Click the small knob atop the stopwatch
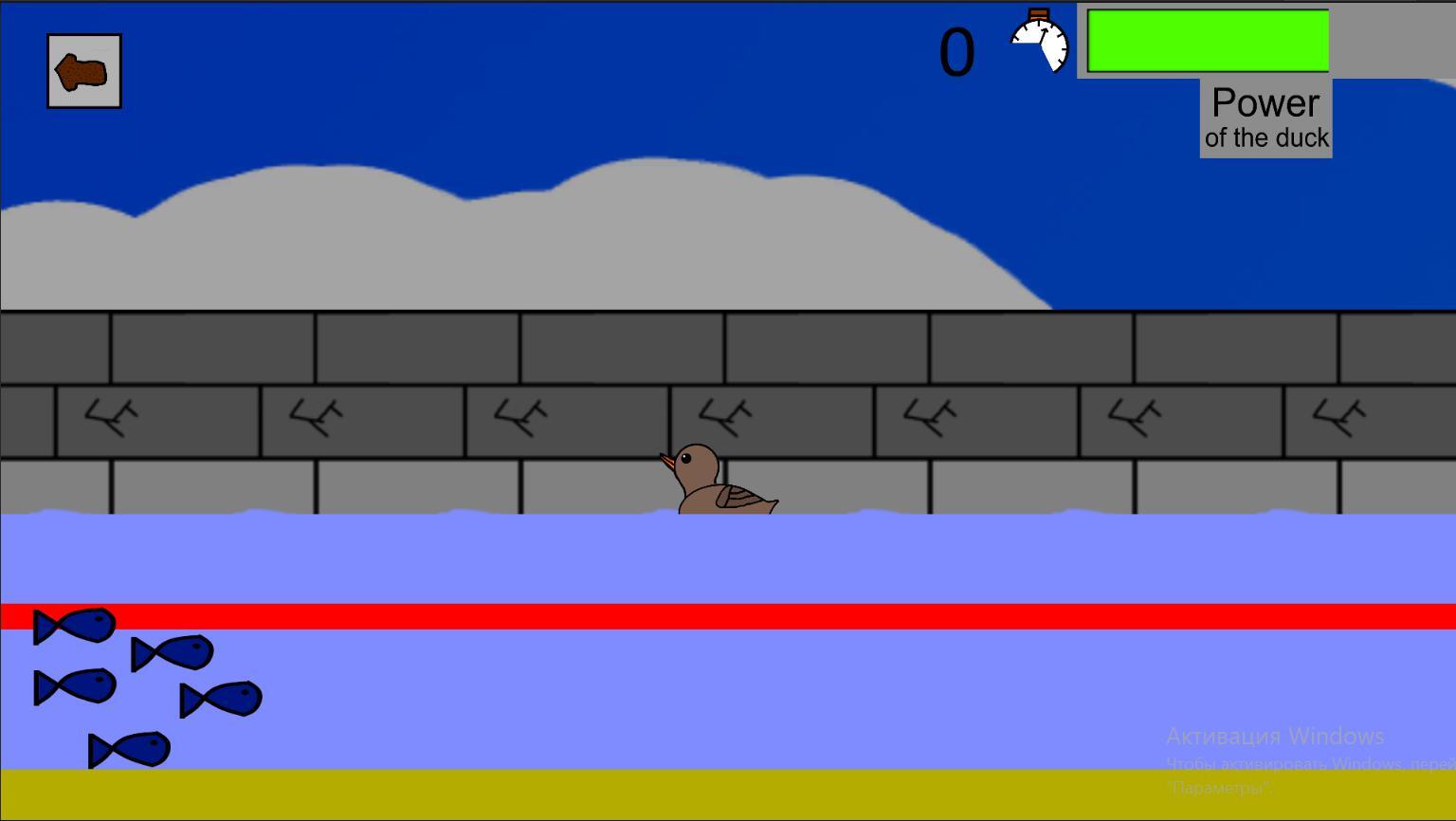Image resolution: width=1456 pixels, height=821 pixels. (x=1040, y=13)
